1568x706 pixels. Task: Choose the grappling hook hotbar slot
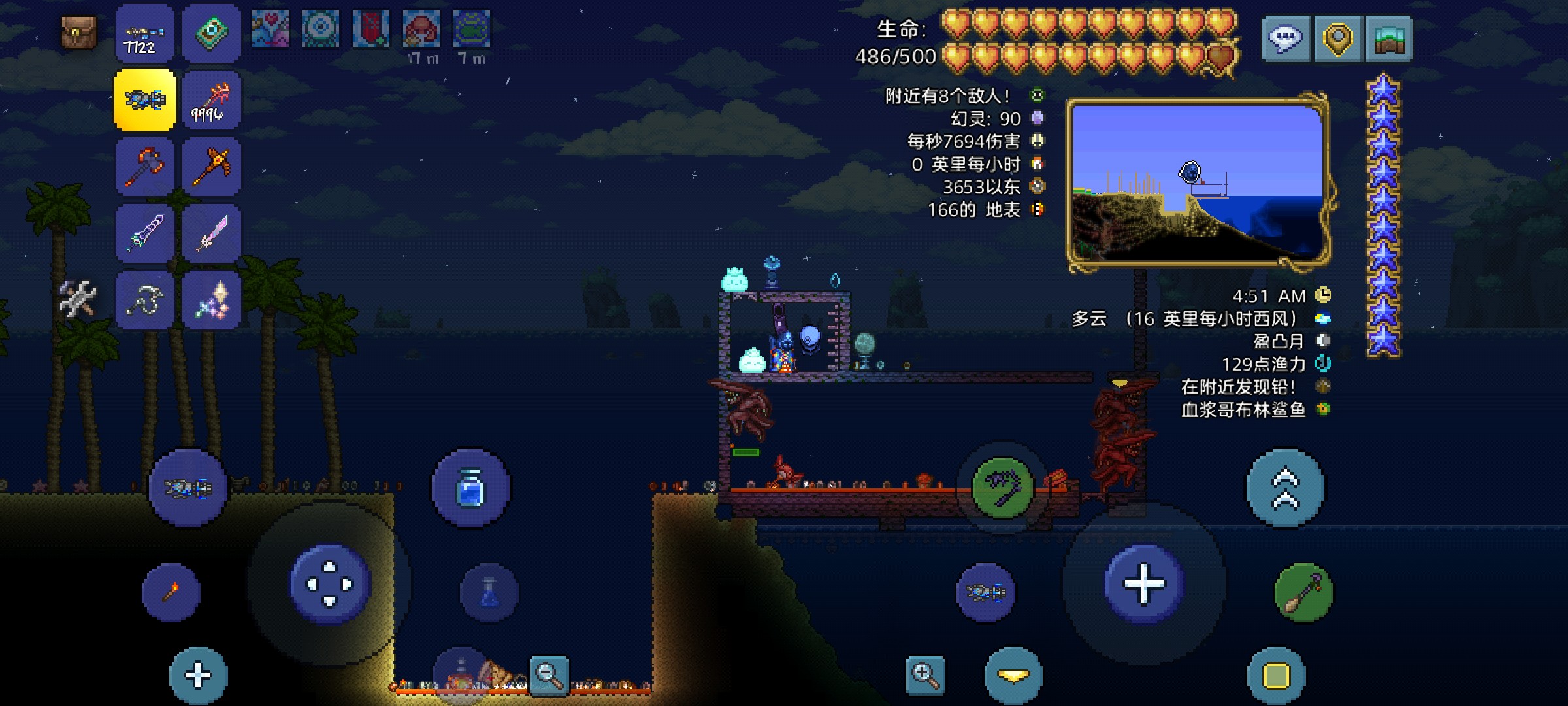point(145,301)
